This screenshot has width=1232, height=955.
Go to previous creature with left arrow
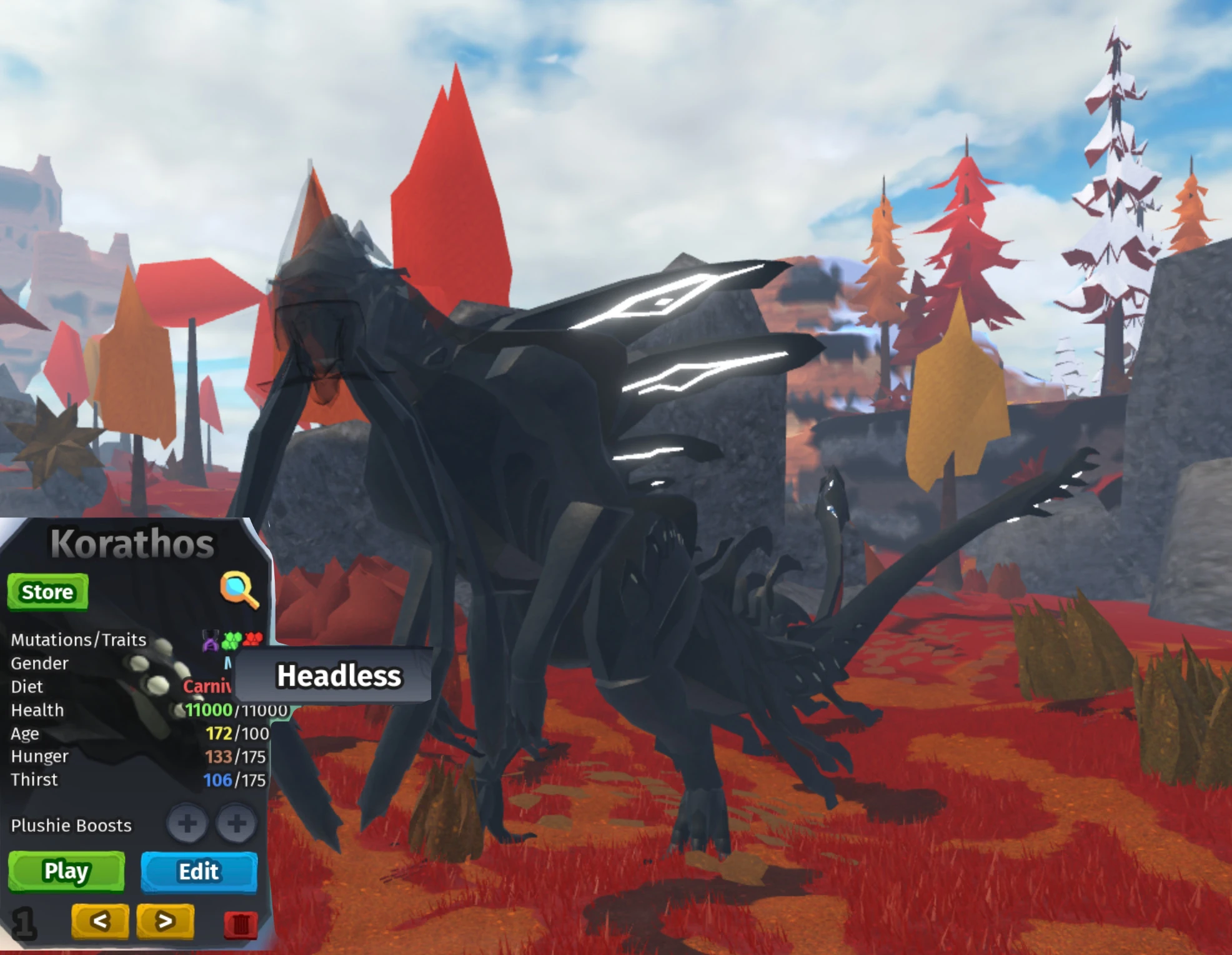point(100,921)
